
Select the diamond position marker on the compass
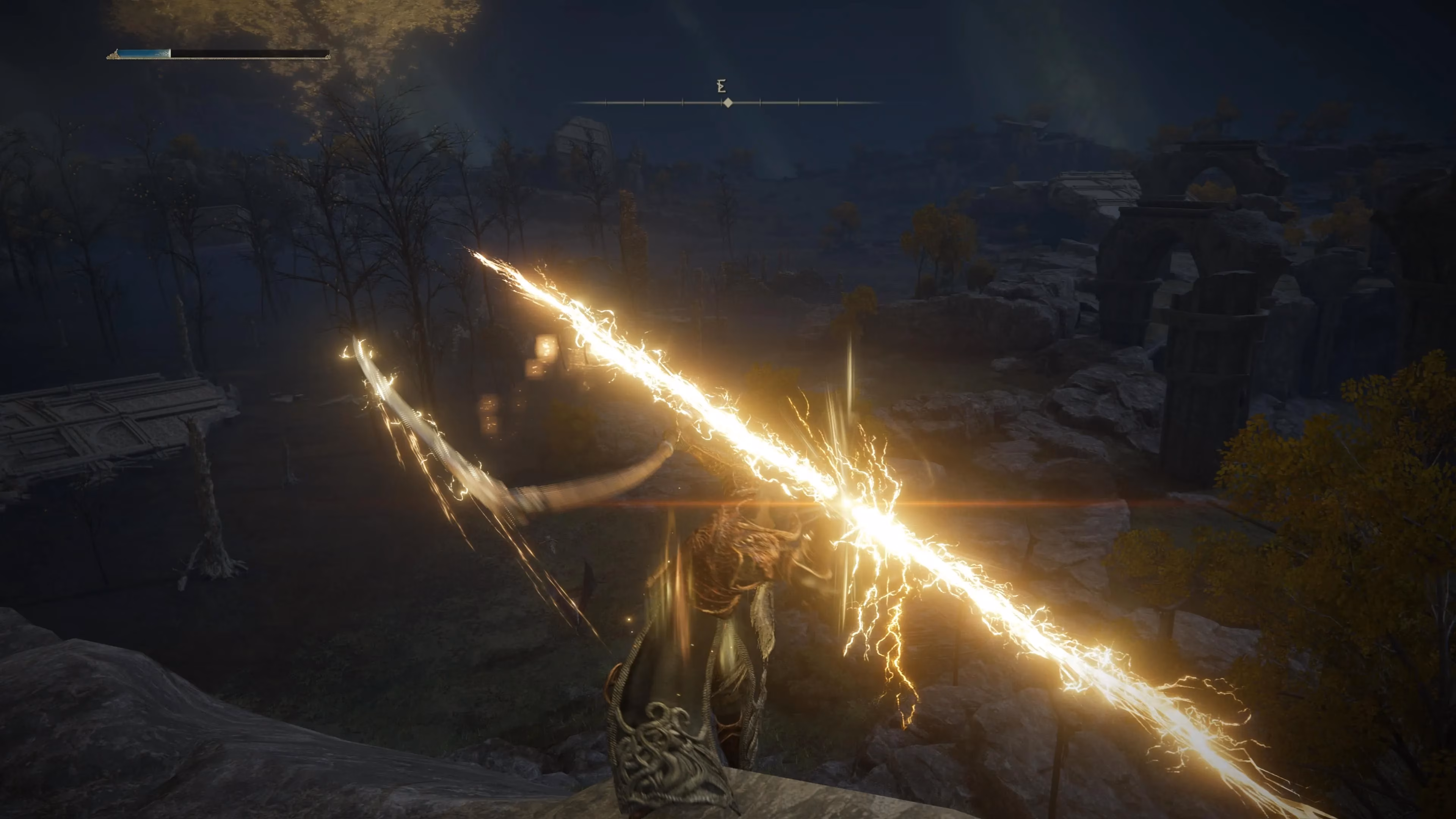click(x=728, y=103)
